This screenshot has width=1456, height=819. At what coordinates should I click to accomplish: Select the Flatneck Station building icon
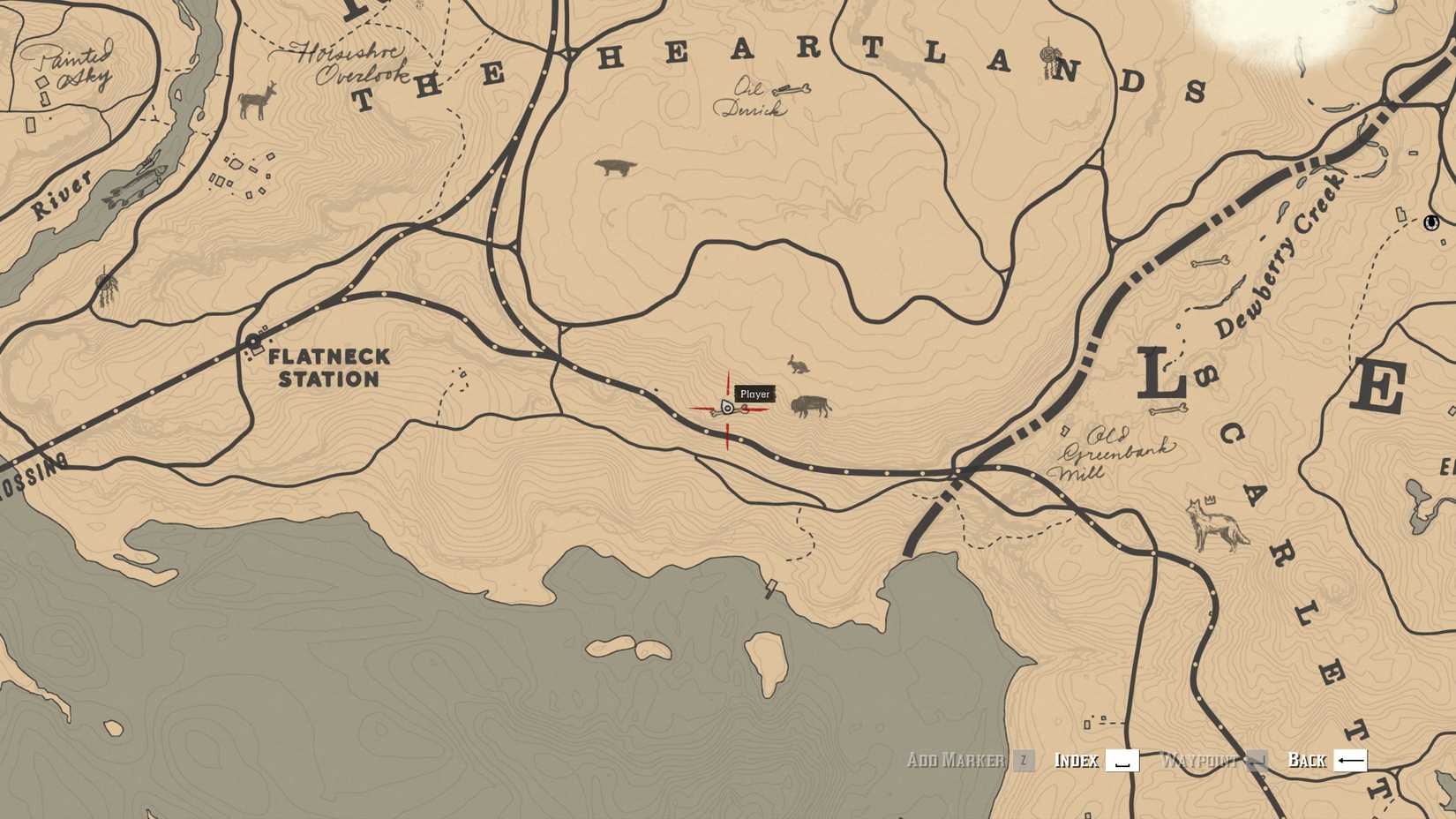[251, 340]
